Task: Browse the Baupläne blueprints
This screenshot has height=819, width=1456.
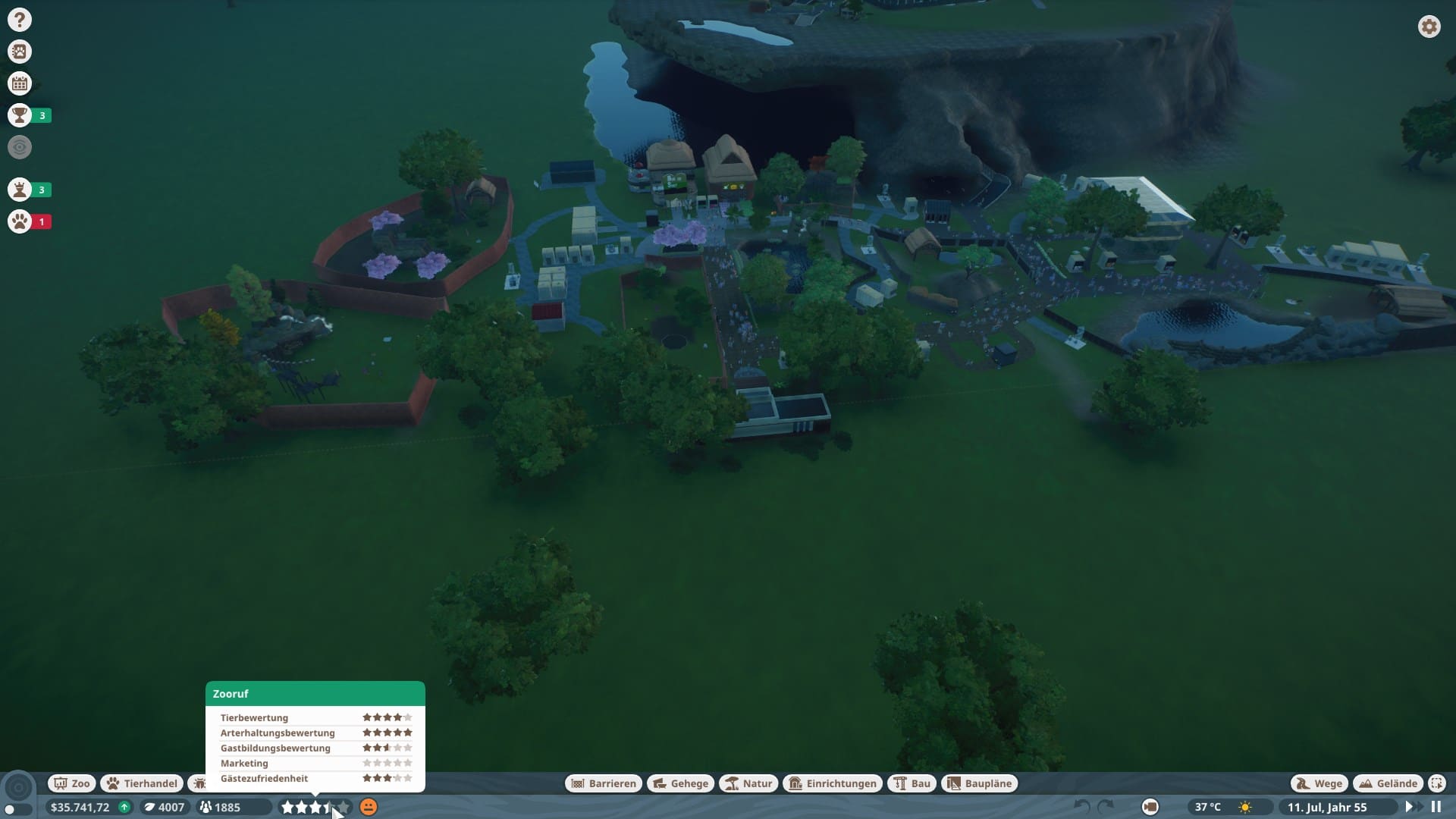Action: pos(979,783)
